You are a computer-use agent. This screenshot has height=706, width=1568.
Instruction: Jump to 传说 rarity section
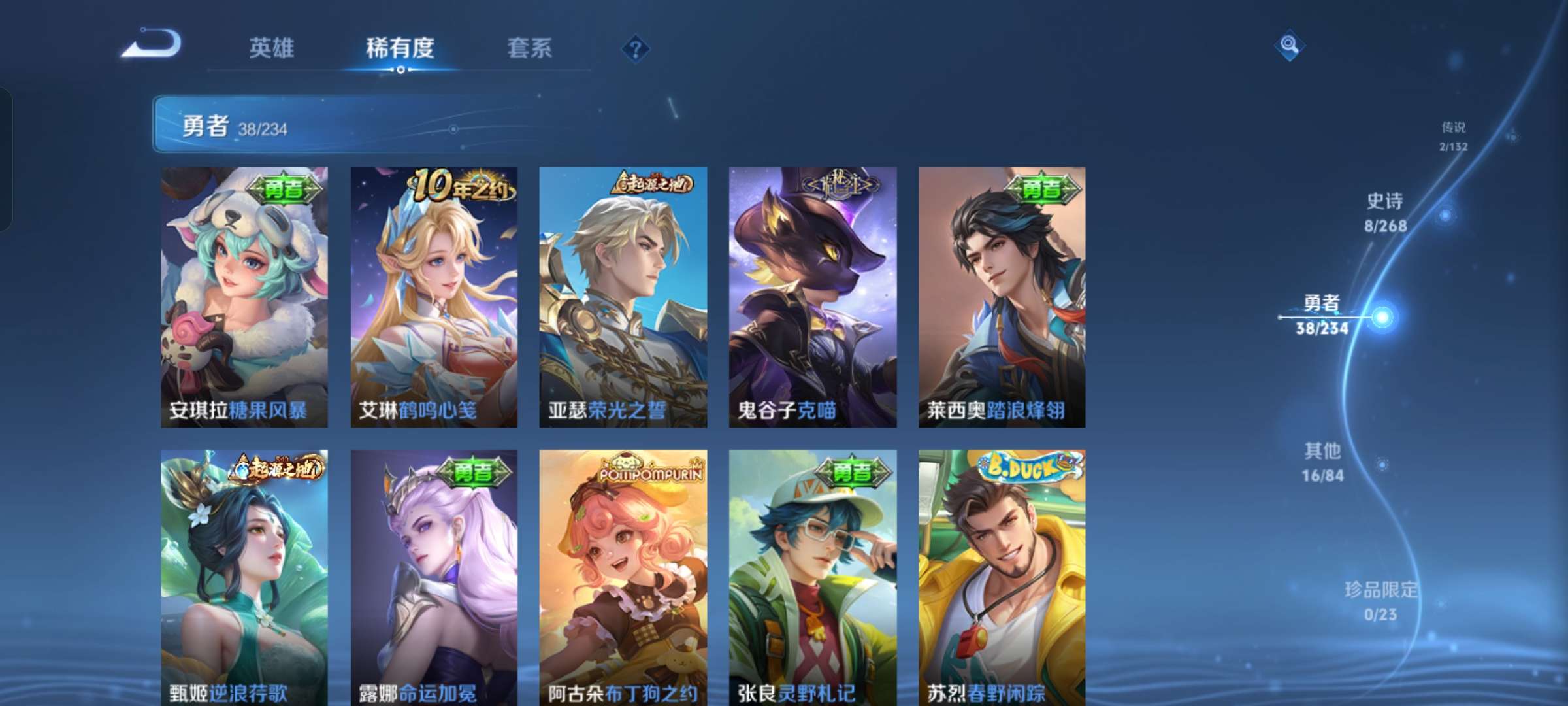1452,135
